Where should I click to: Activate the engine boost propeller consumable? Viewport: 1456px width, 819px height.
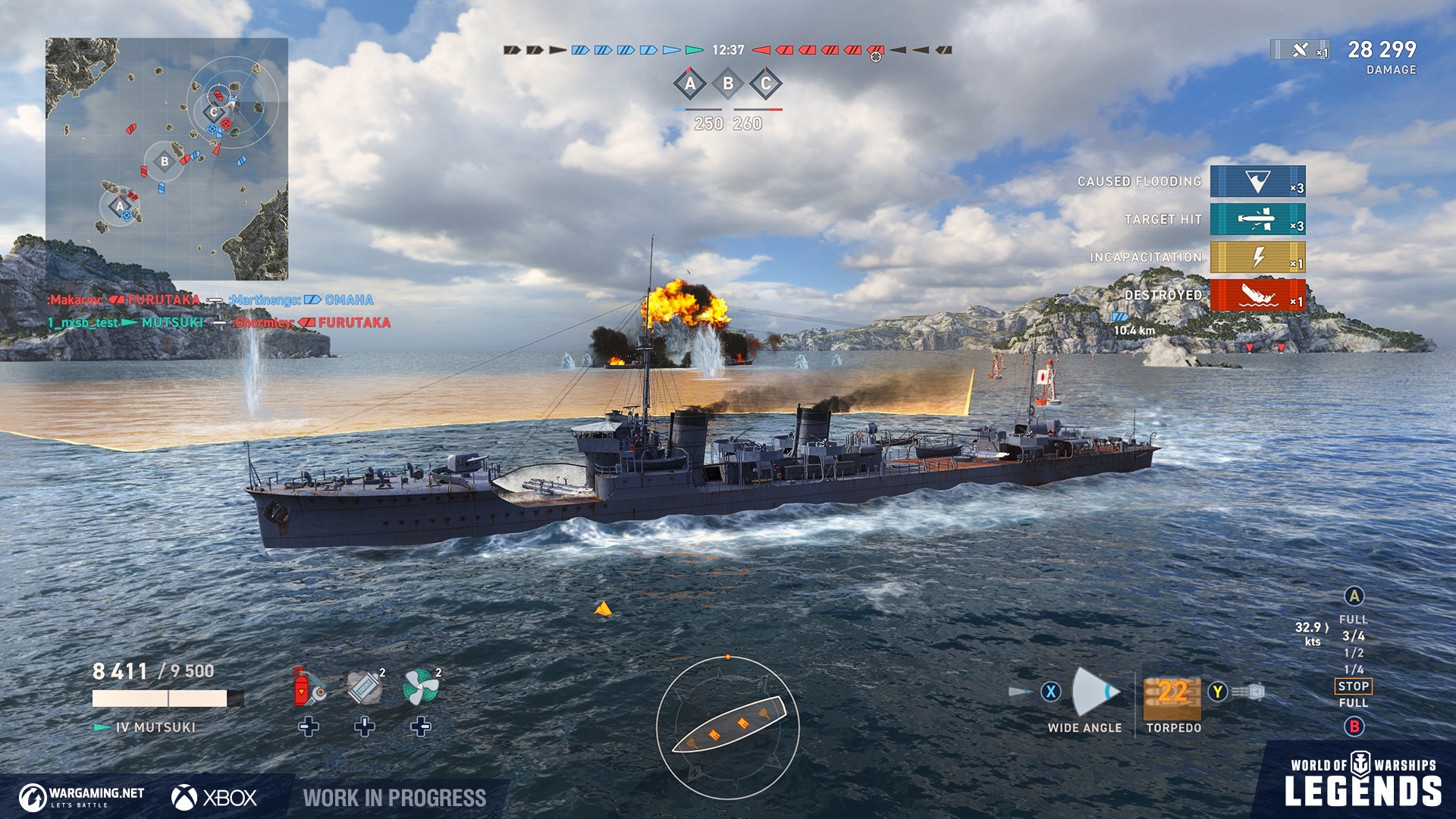tap(421, 687)
